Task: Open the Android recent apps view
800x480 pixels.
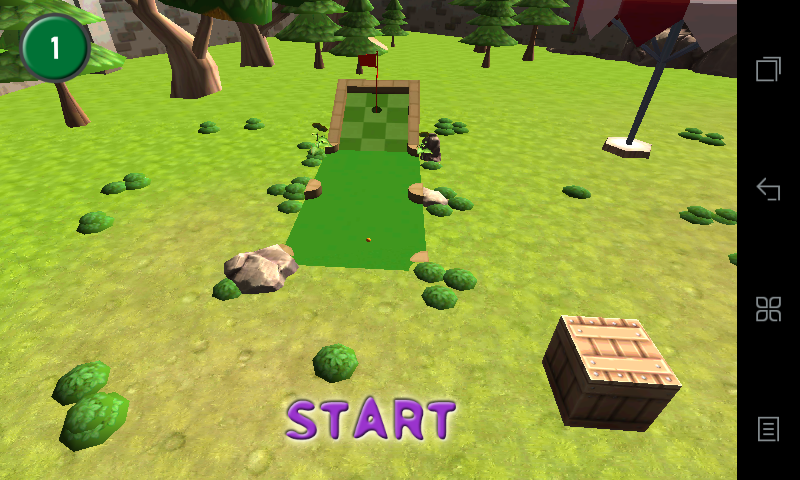Action: coord(768,69)
